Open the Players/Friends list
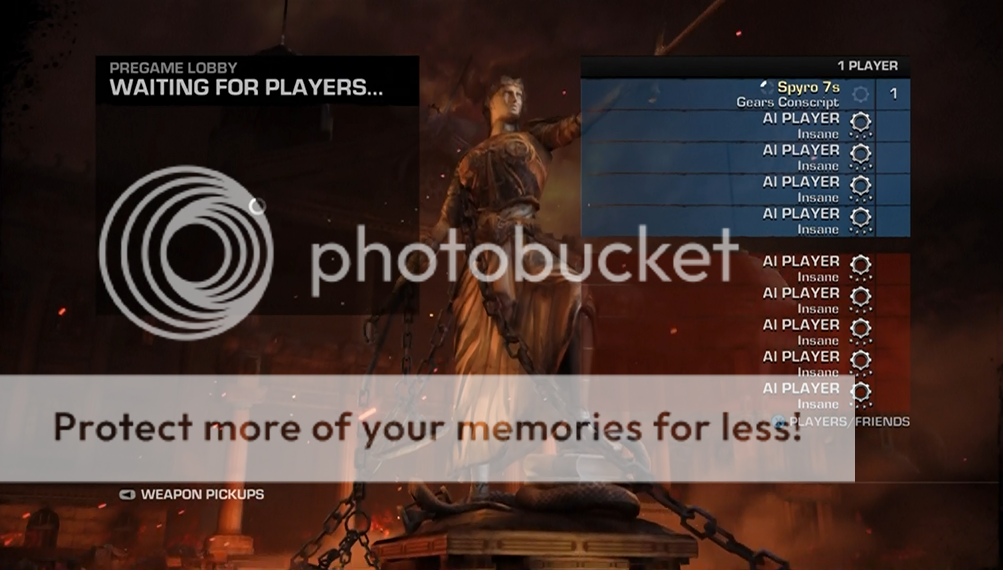The height and width of the screenshot is (570, 1003). 848,422
